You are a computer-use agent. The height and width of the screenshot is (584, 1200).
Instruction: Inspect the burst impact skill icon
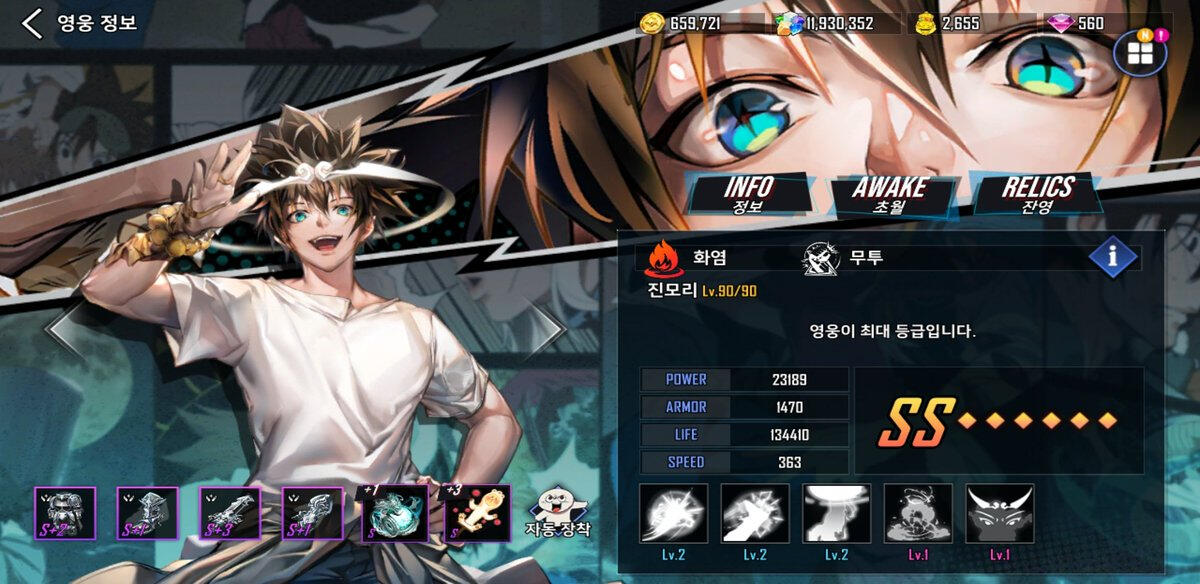674,514
